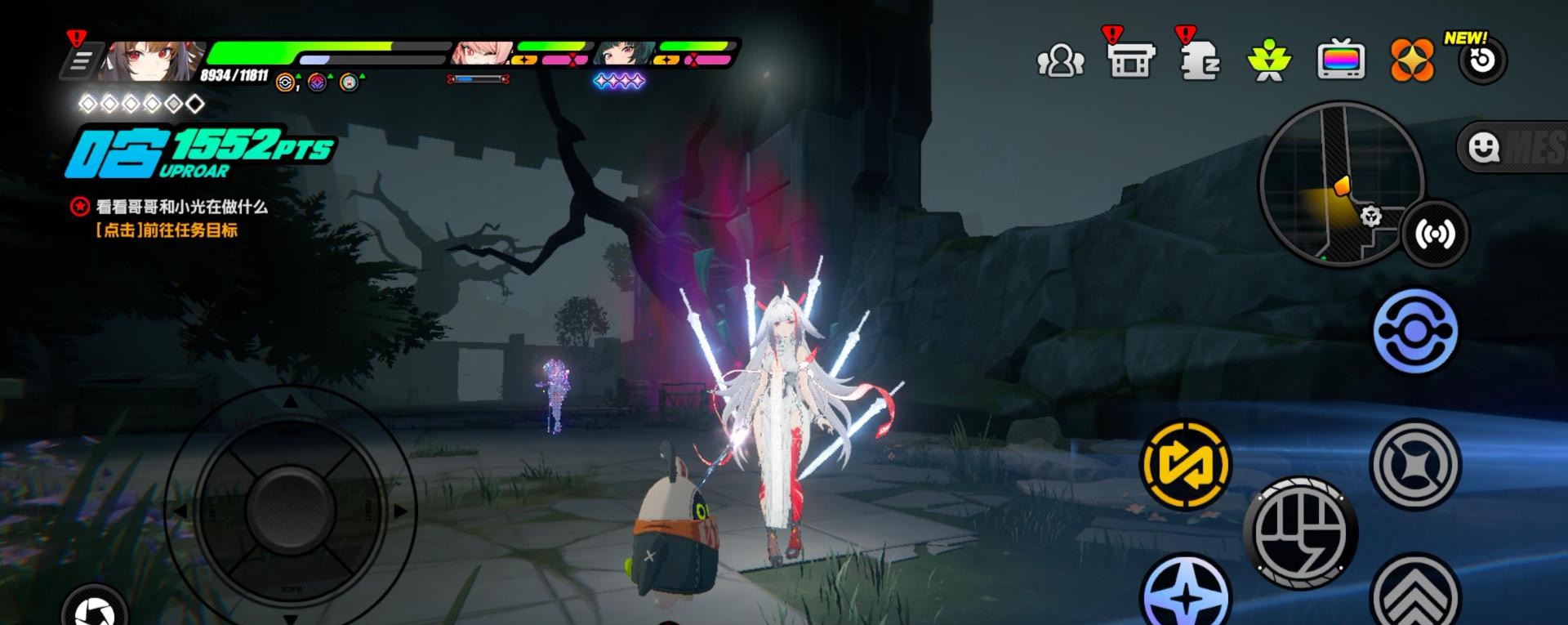Tap the signal broadcast button
Viewport: 1568px width, 625px height.
click(1434, 234)
